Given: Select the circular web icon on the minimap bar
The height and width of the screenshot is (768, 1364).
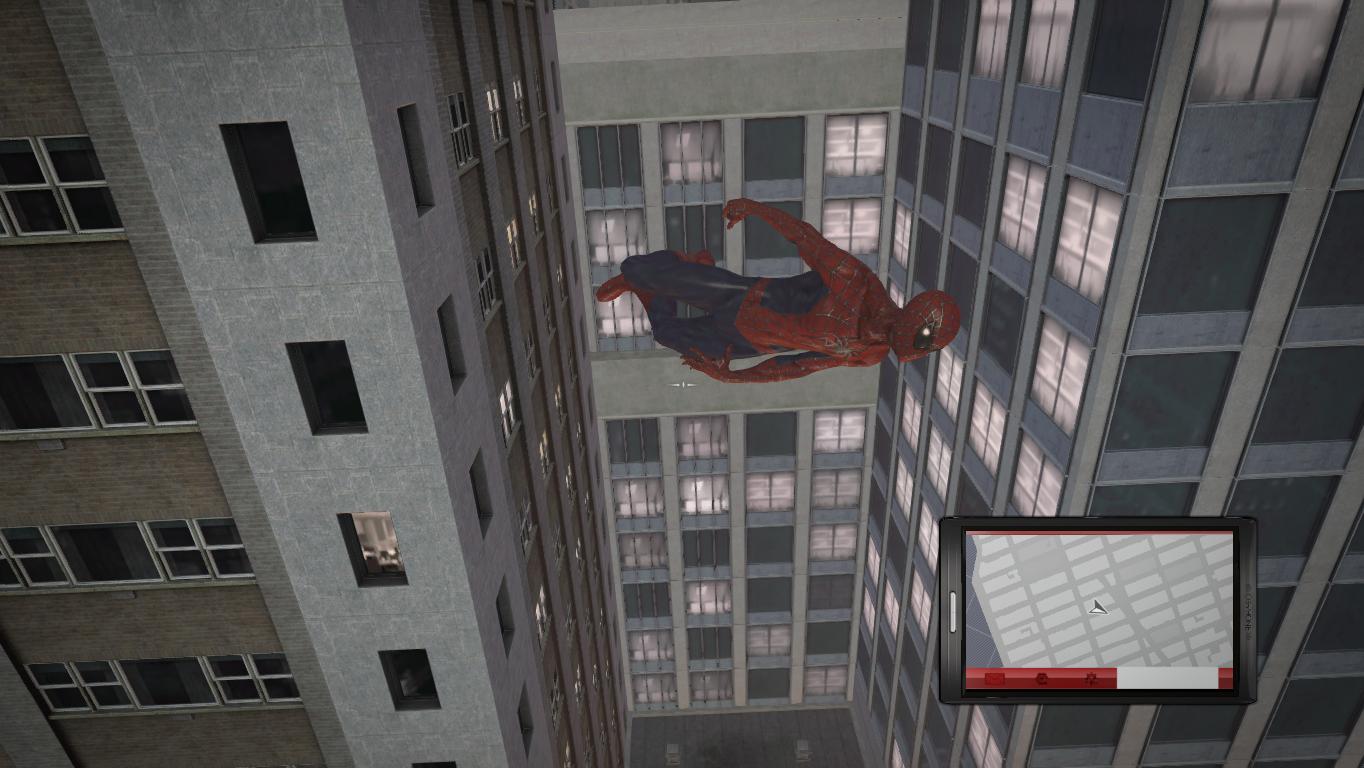Looking at the screenshot, I should coord(1041,678).
